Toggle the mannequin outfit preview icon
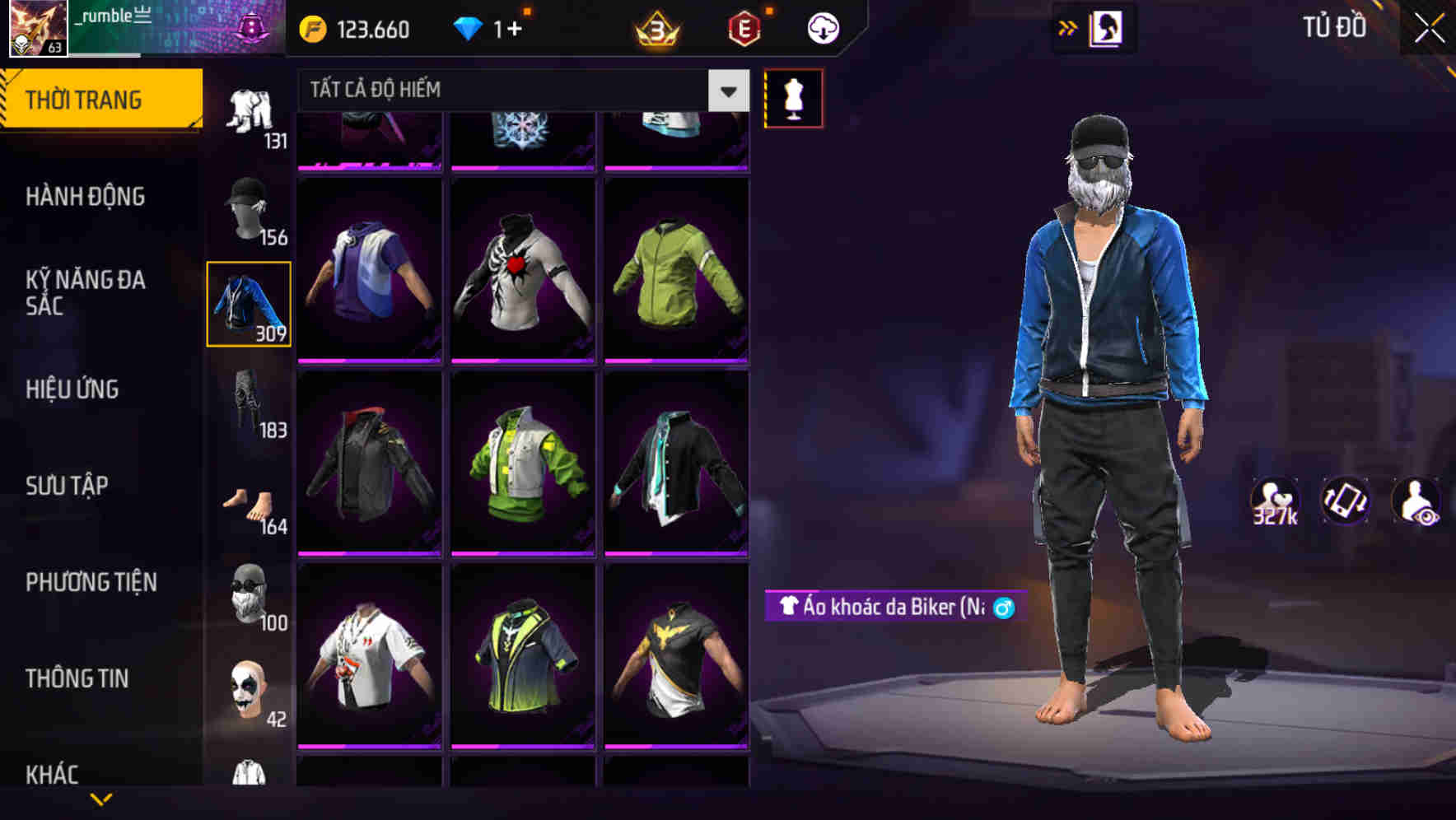1456x820 pixels. [x=793, y=96]
